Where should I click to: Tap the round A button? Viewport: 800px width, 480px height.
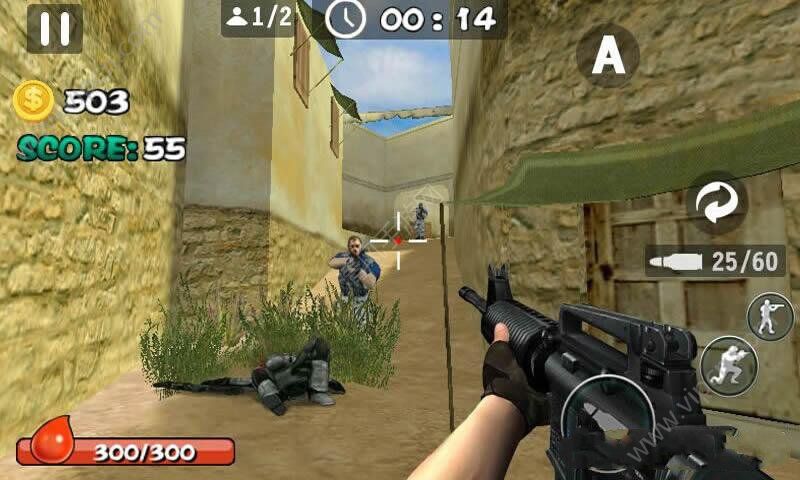click(x=608, y=56)
